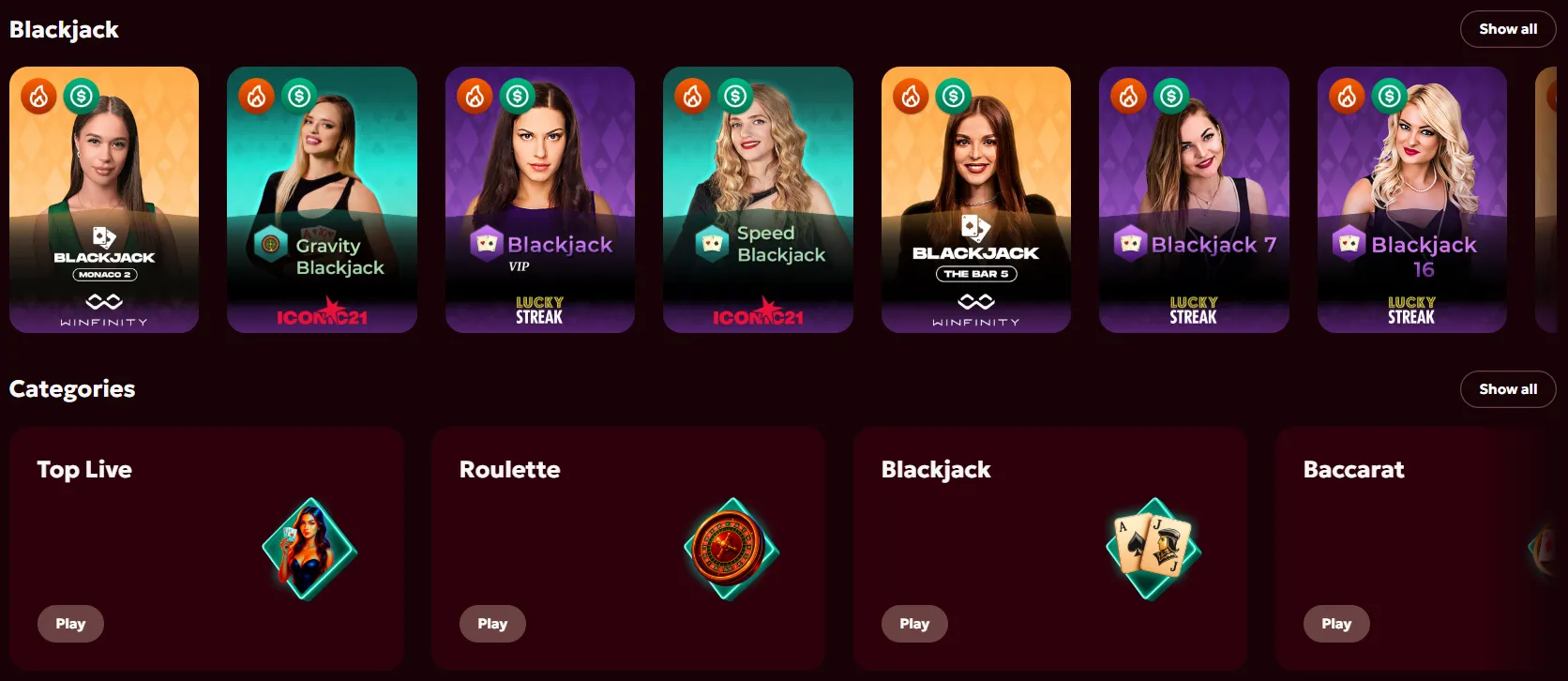Select the flame icon on Speed Blackjack
This screenshot has width=1568, height=681.
(x=691, y=95)
